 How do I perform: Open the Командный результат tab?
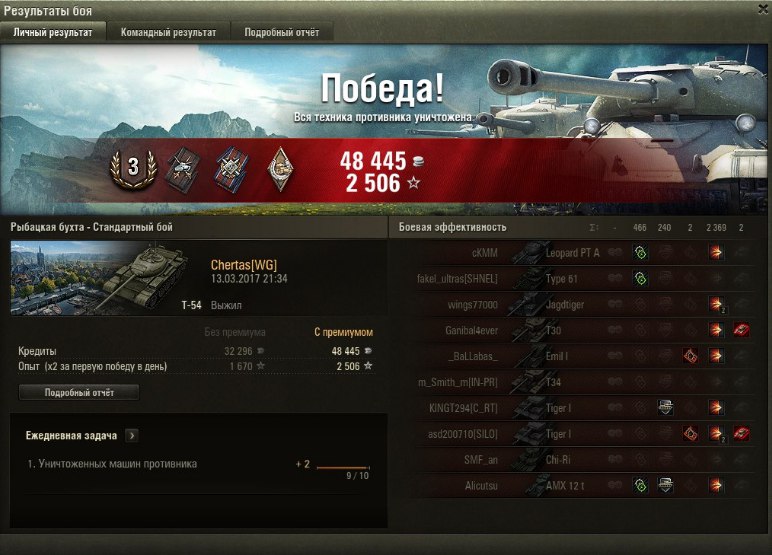point(168,32)
